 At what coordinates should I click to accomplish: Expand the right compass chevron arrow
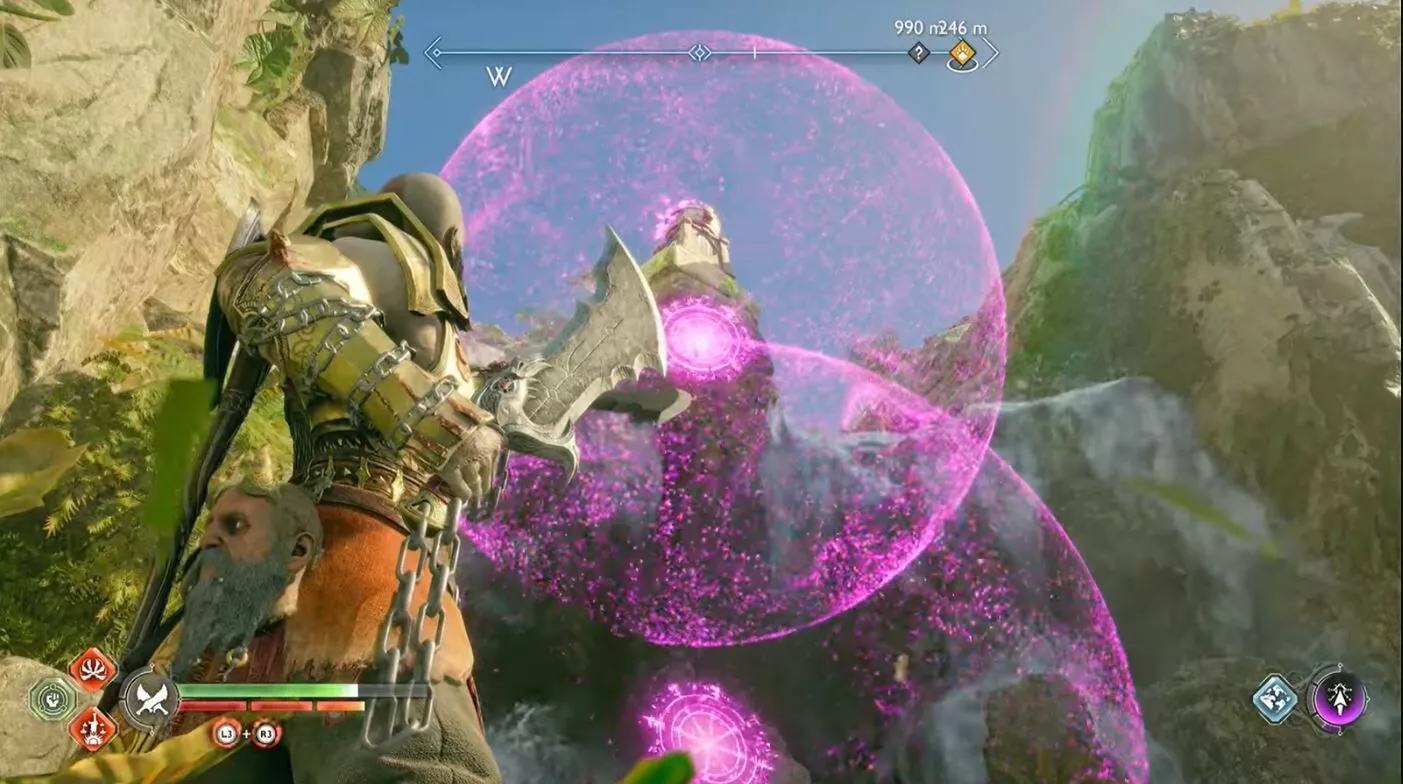point(990,52)
